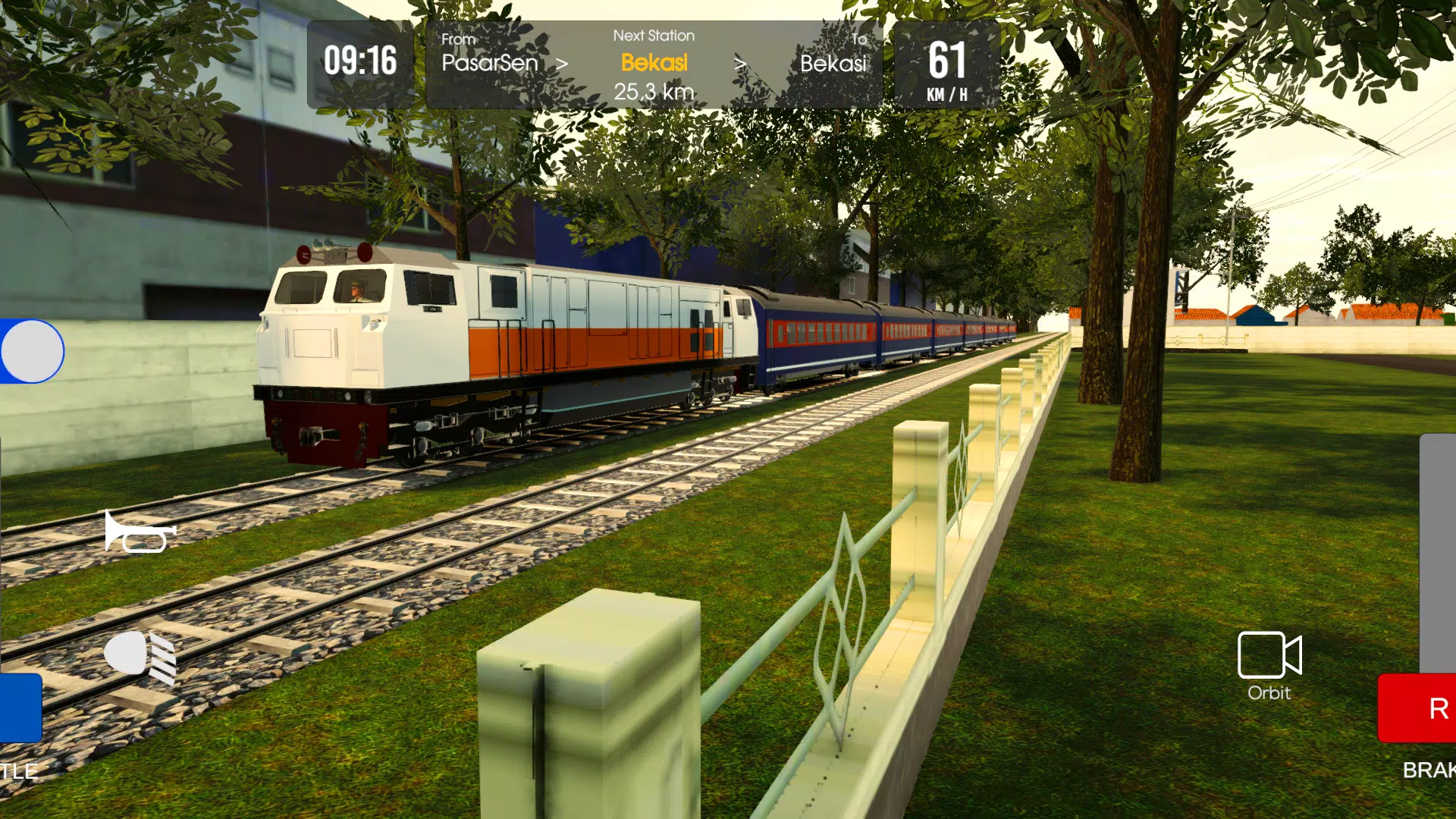1456x819 pixels.
Task: Open the Next Station Bekasi panel
Action: [x=654, y=62]
